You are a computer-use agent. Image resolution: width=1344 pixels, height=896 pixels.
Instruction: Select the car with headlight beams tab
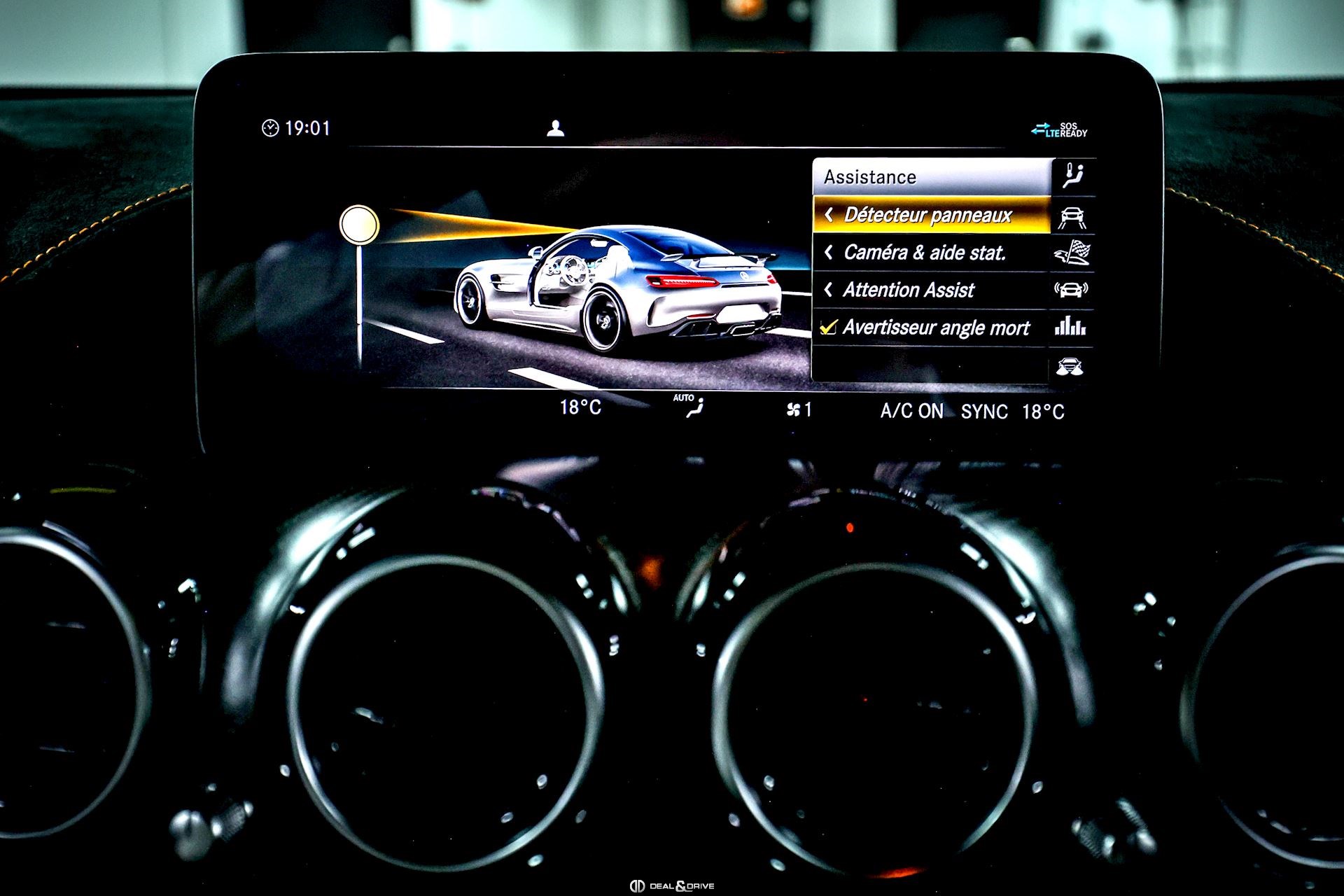pyautogui.click(x=1070, y=366)
